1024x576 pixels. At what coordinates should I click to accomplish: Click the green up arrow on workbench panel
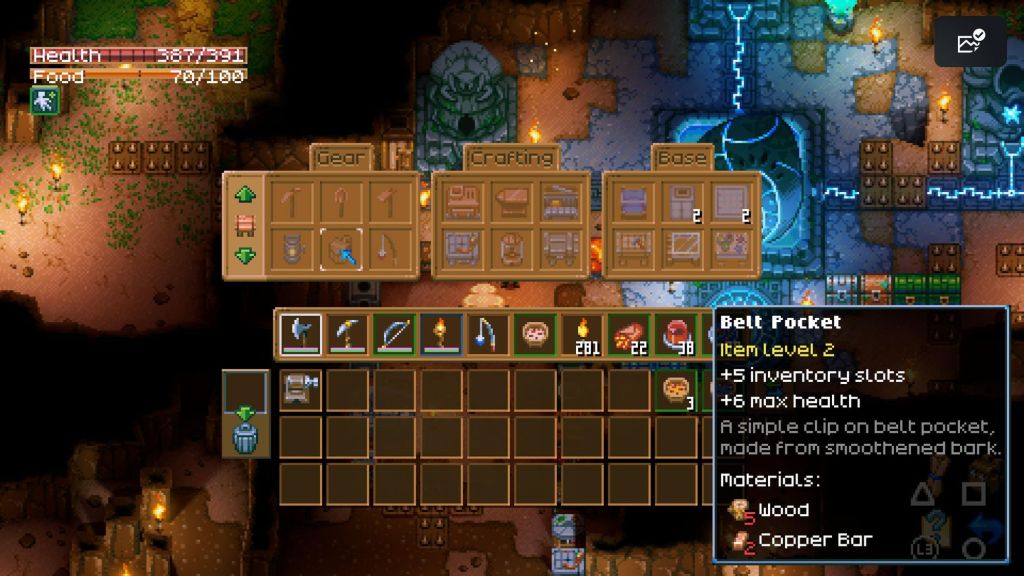point(245,194)
